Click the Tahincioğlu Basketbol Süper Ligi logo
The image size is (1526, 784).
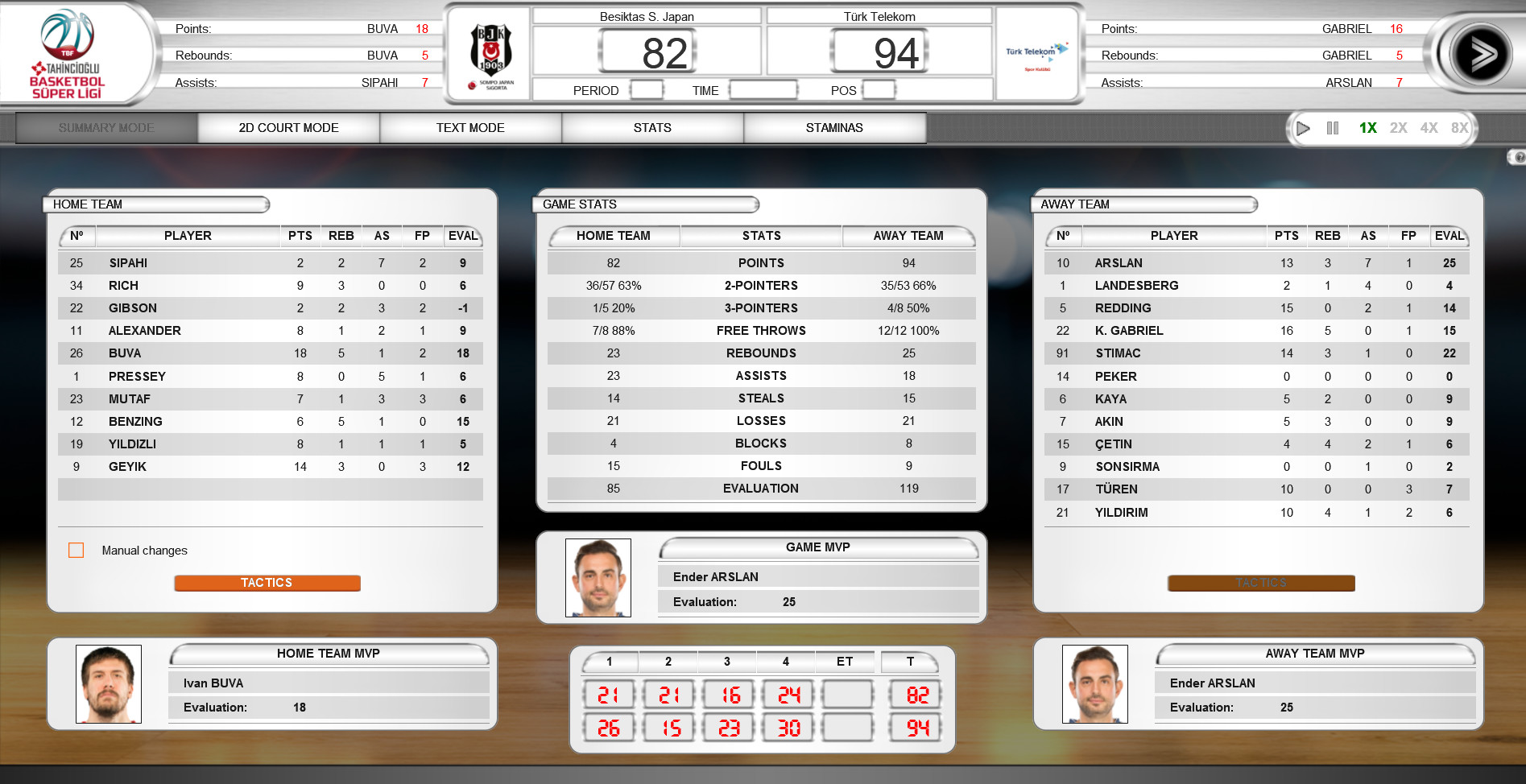point(68,52)
